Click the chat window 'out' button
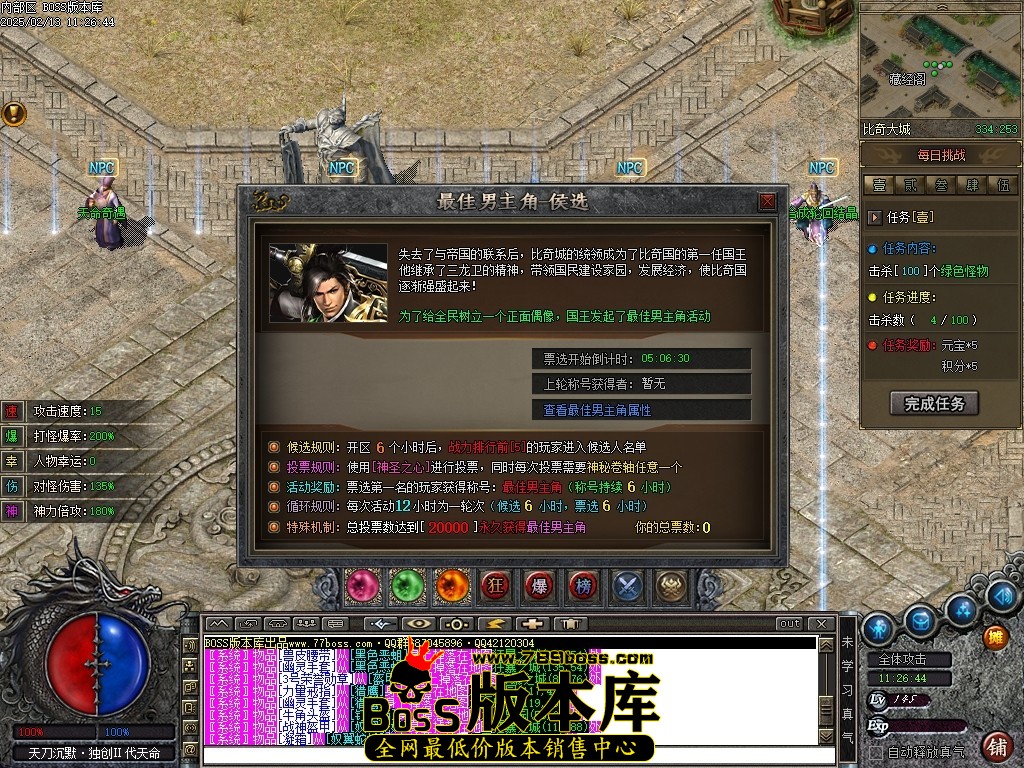The image size is (1024, 768). point(790,624)
